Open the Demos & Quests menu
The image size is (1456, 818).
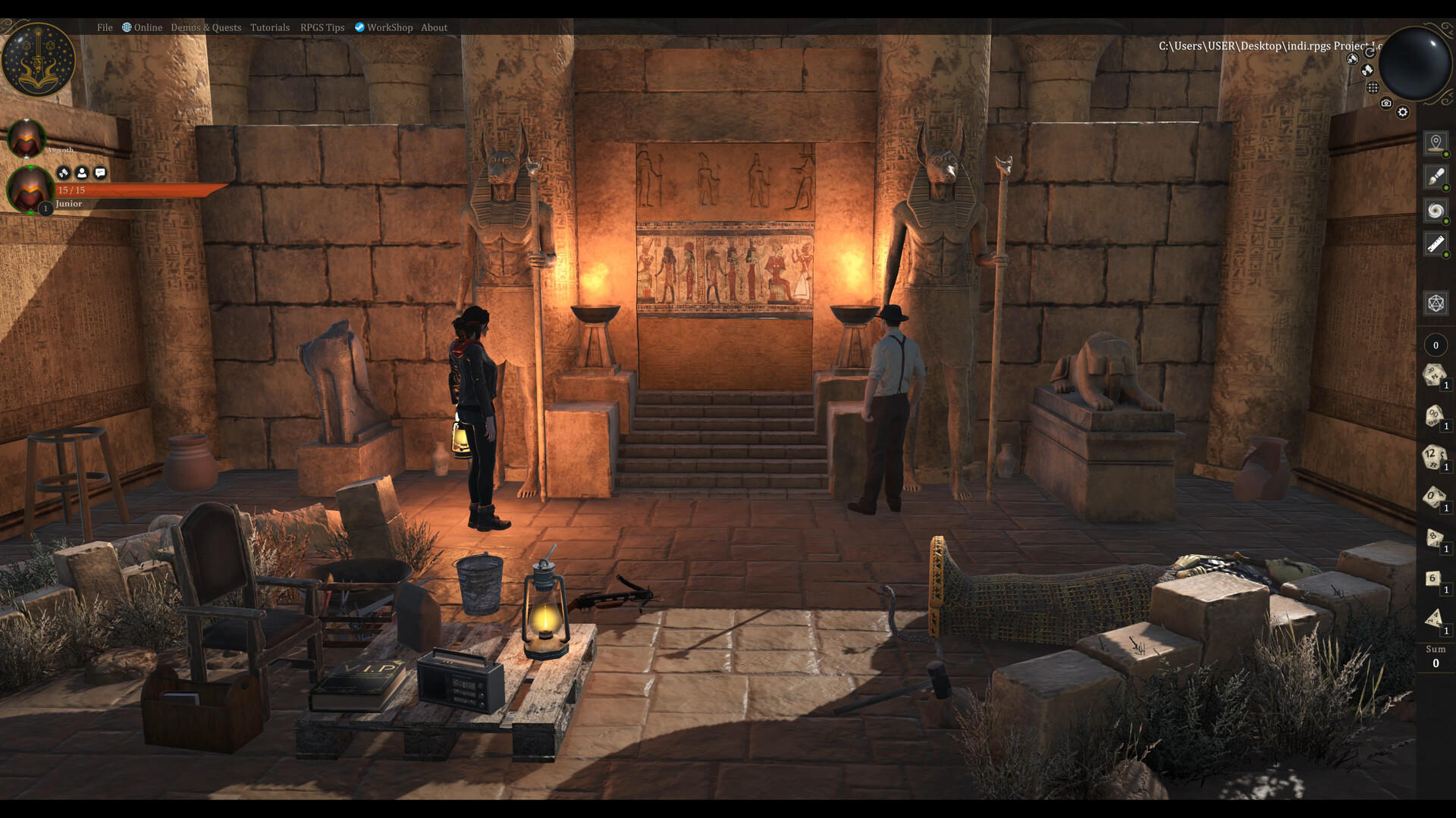(x=206, y=27)
